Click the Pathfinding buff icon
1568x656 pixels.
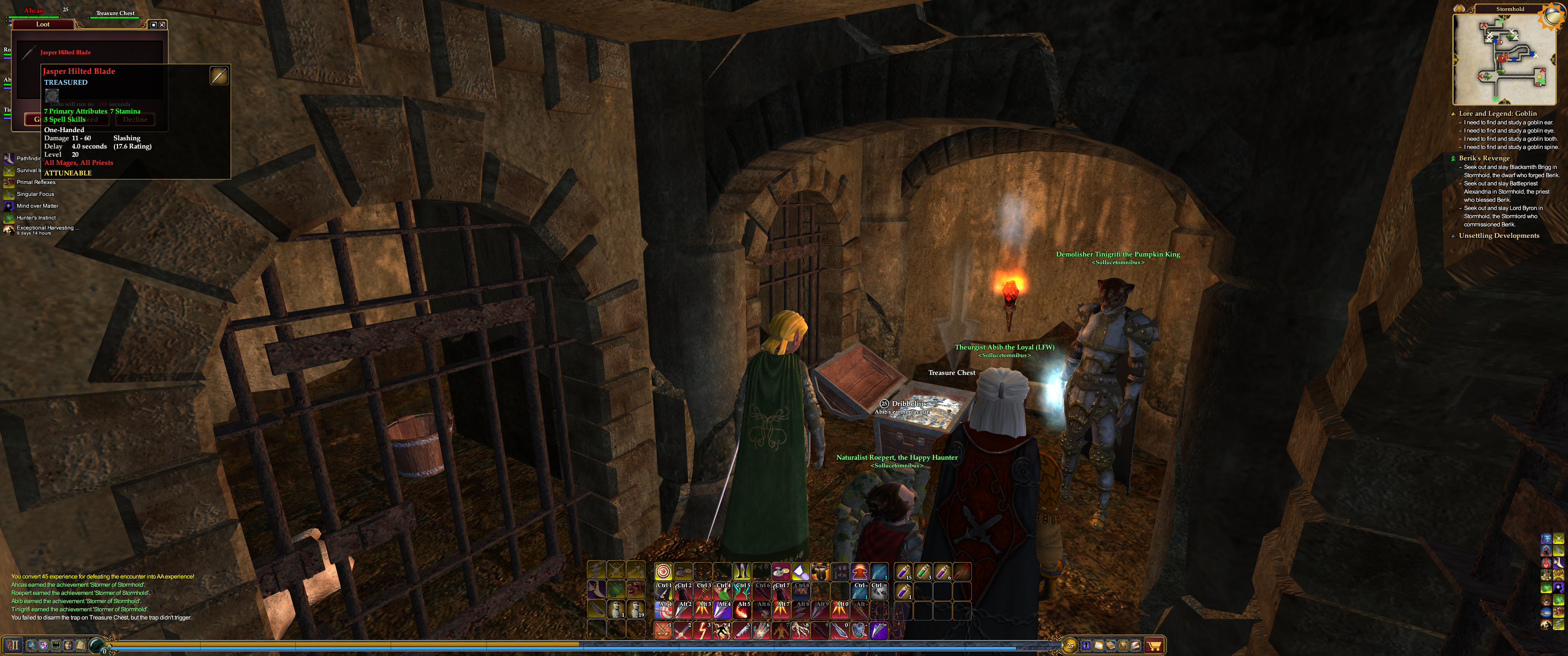[9, 159]
